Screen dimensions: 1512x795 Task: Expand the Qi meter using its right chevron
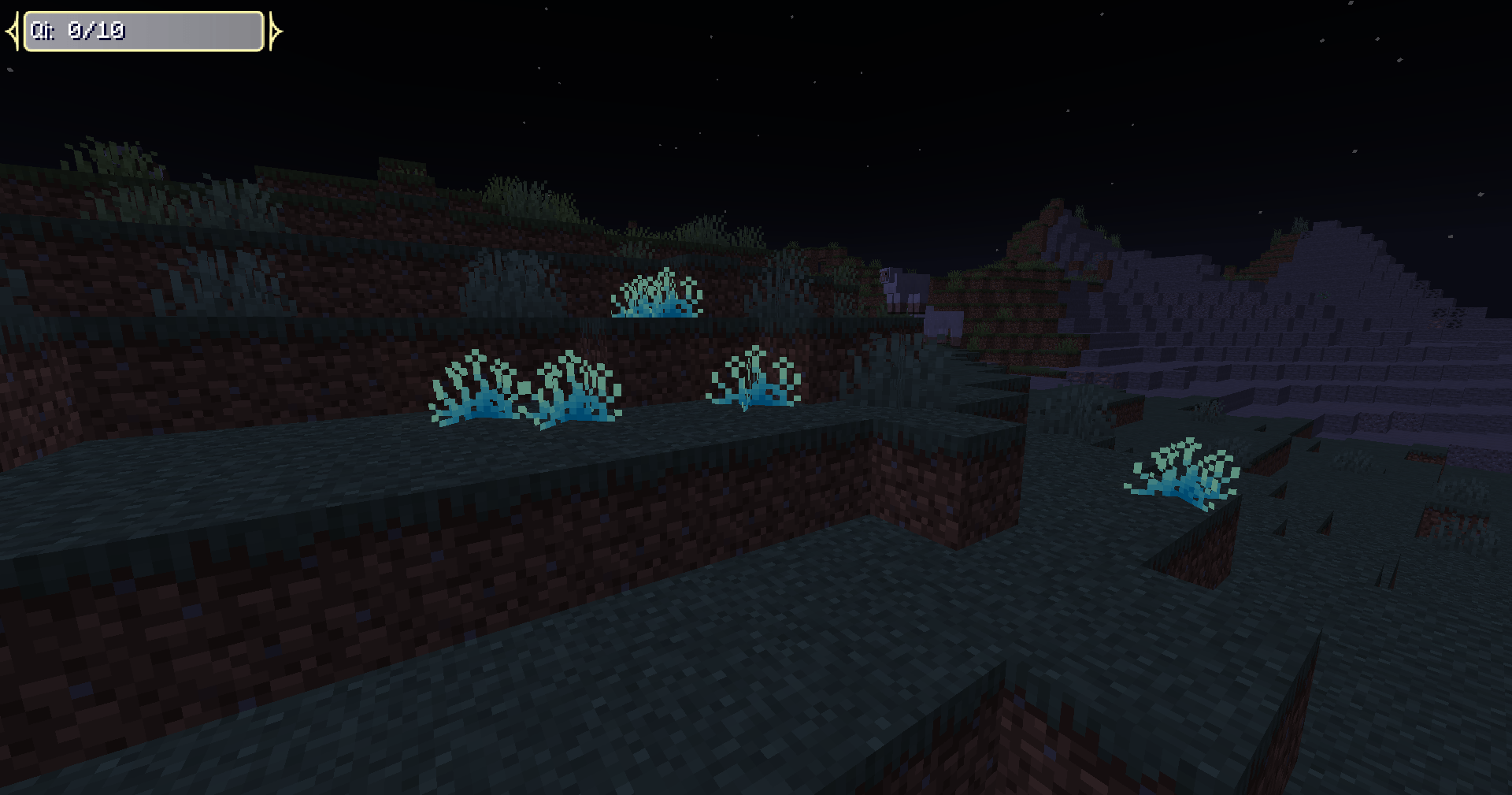275,30
